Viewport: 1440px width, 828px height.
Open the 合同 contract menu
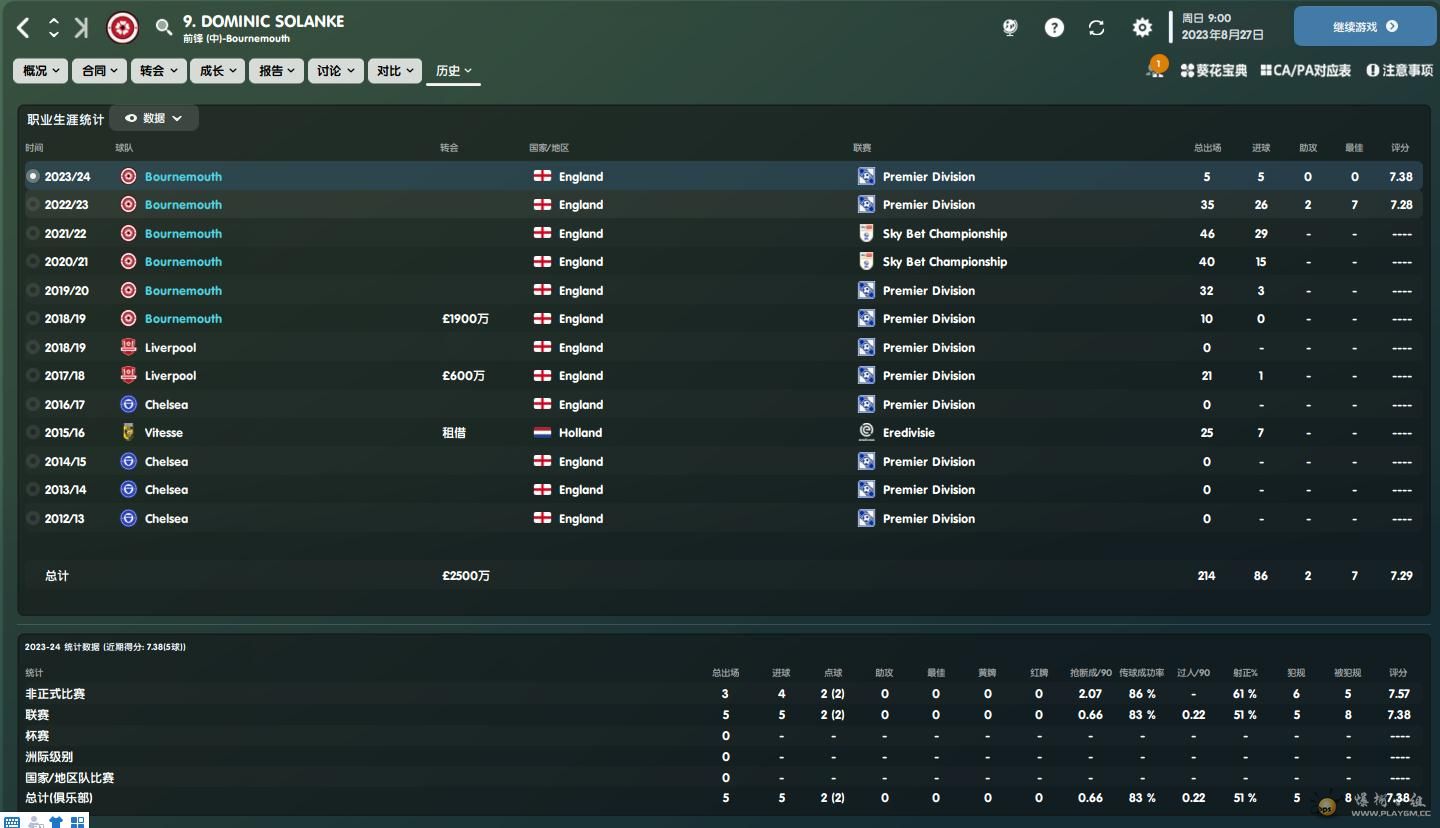(100, 71)
